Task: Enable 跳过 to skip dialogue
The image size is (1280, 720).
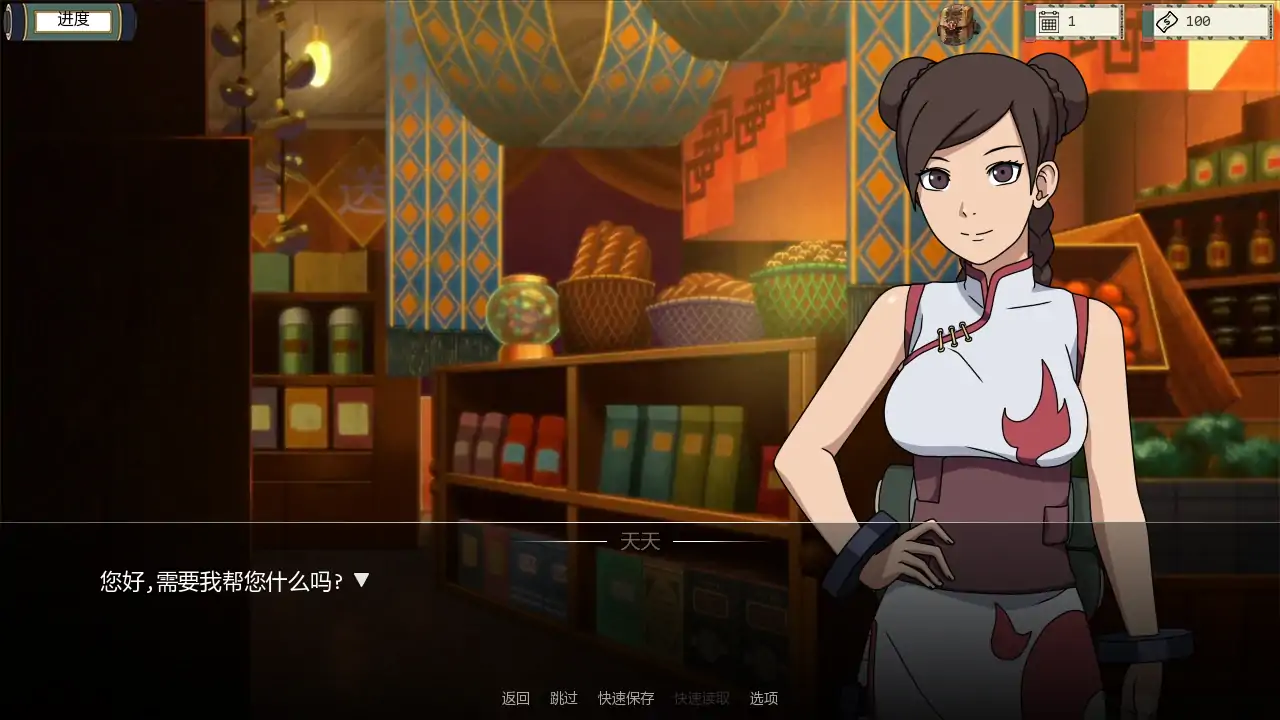Action: click(x=565, y=698)
